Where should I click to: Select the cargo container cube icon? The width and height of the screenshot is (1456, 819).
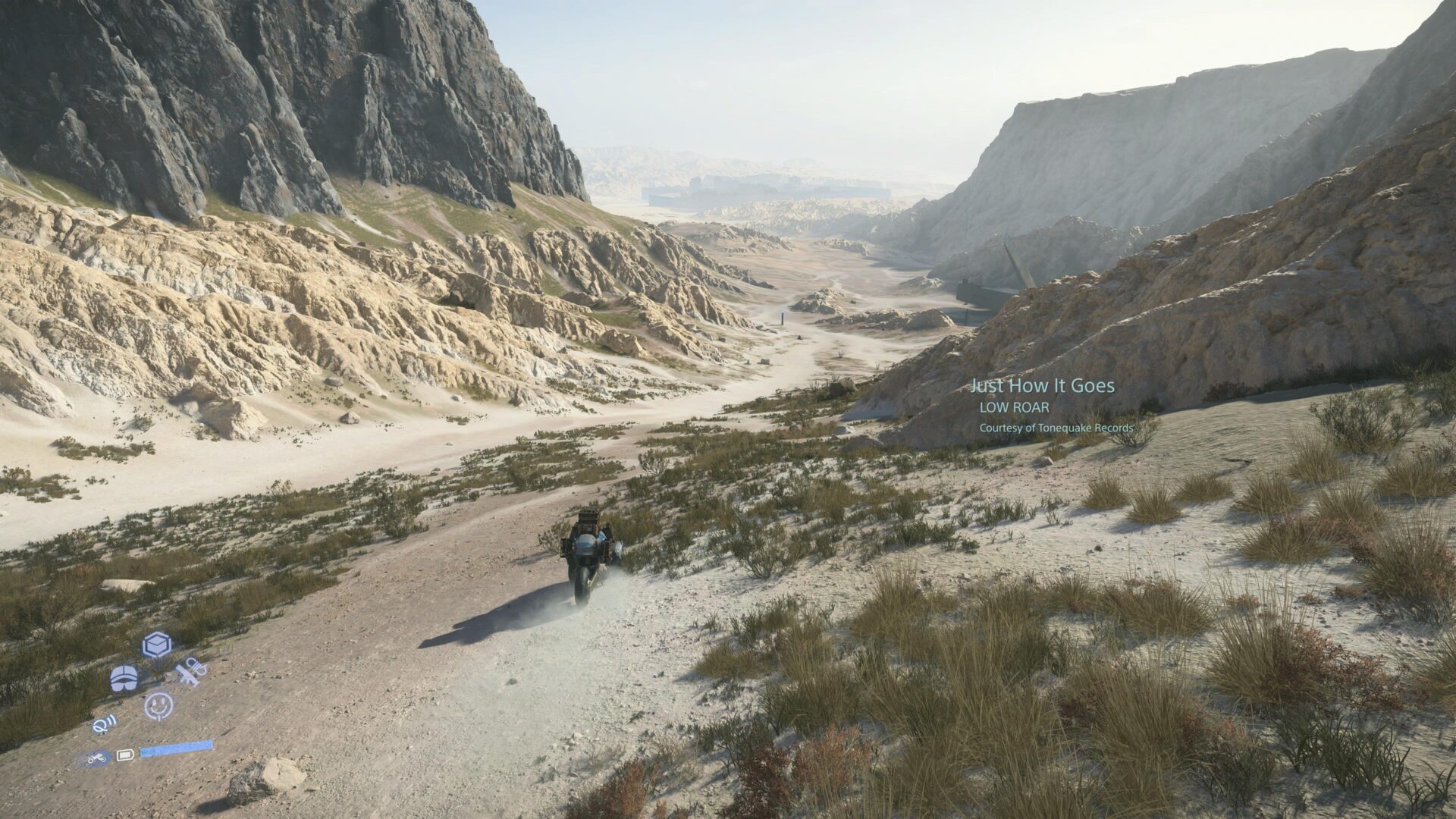click(156, 645)
